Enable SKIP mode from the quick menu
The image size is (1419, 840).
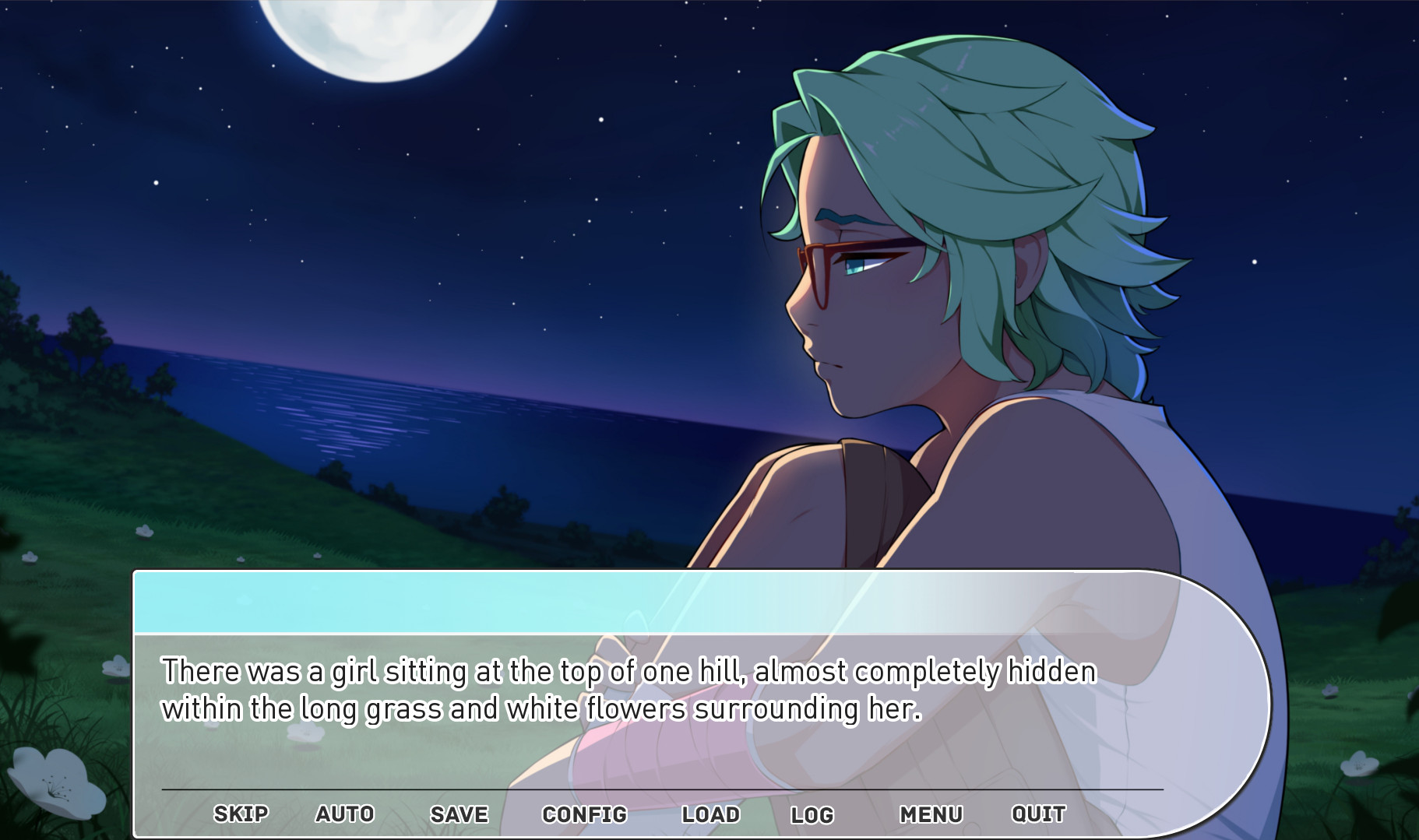click(240, 814)
